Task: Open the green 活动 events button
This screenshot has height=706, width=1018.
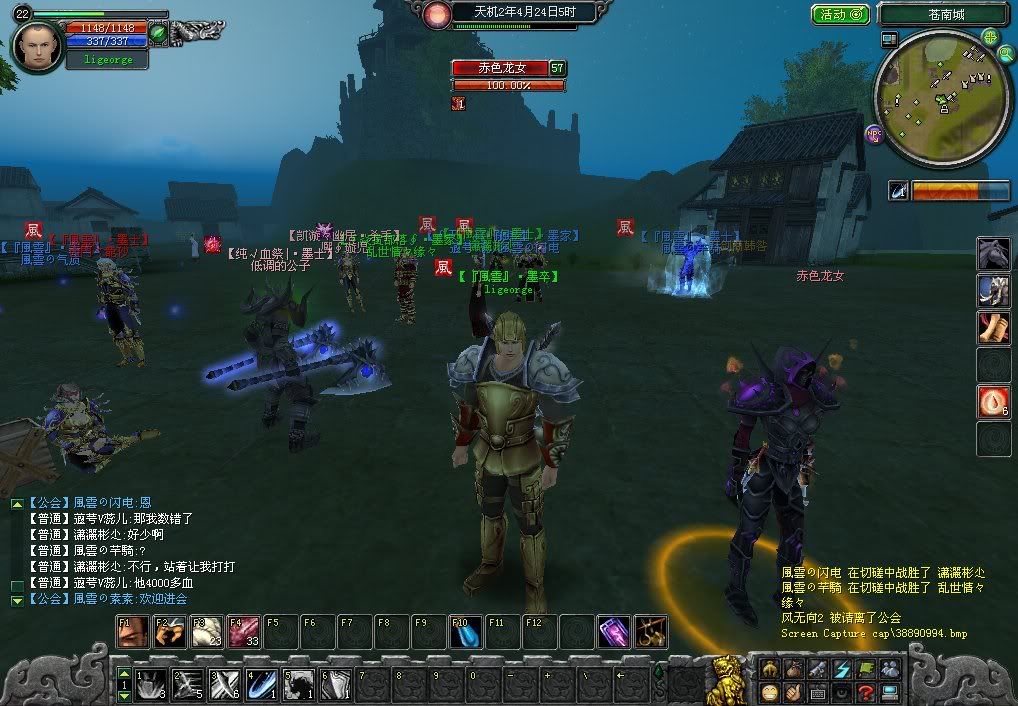Action: tap(840, 14)
